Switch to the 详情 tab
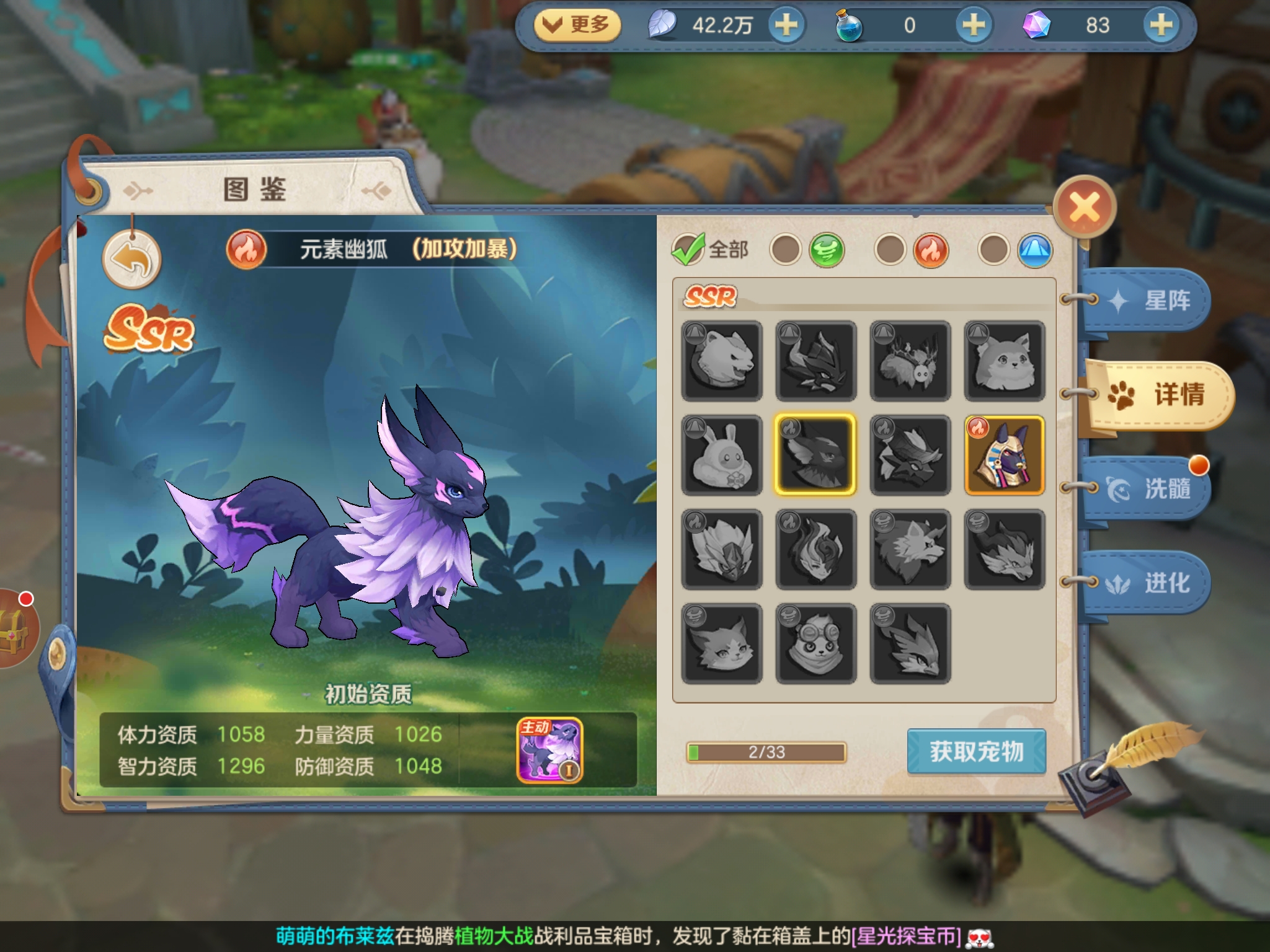Screen dimensions: 1270x952 click(1158, 395)
